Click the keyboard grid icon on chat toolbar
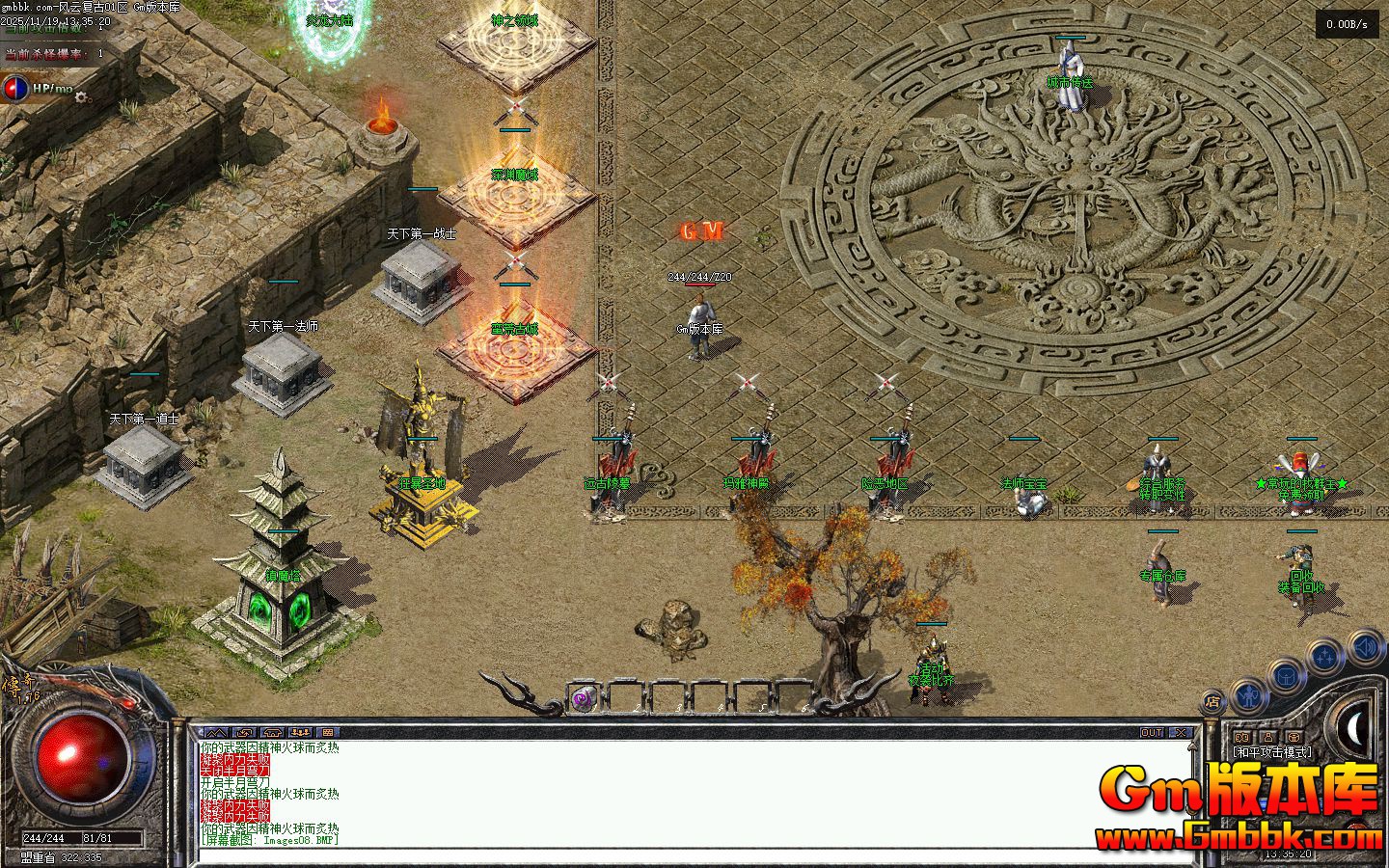 click(327, 733)
